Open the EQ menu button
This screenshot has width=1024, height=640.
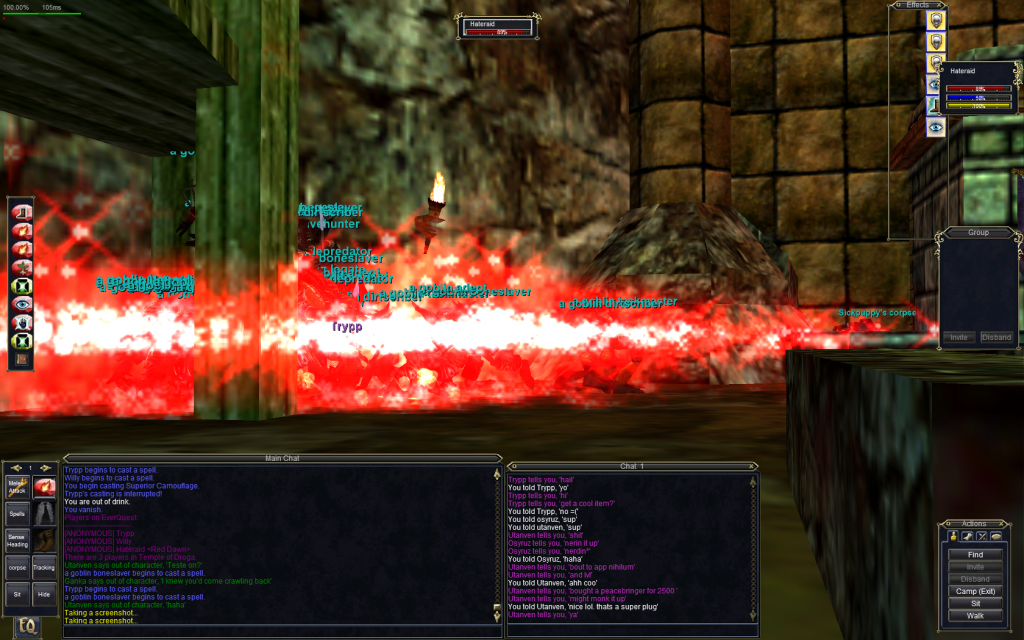(x=28, y=626)
